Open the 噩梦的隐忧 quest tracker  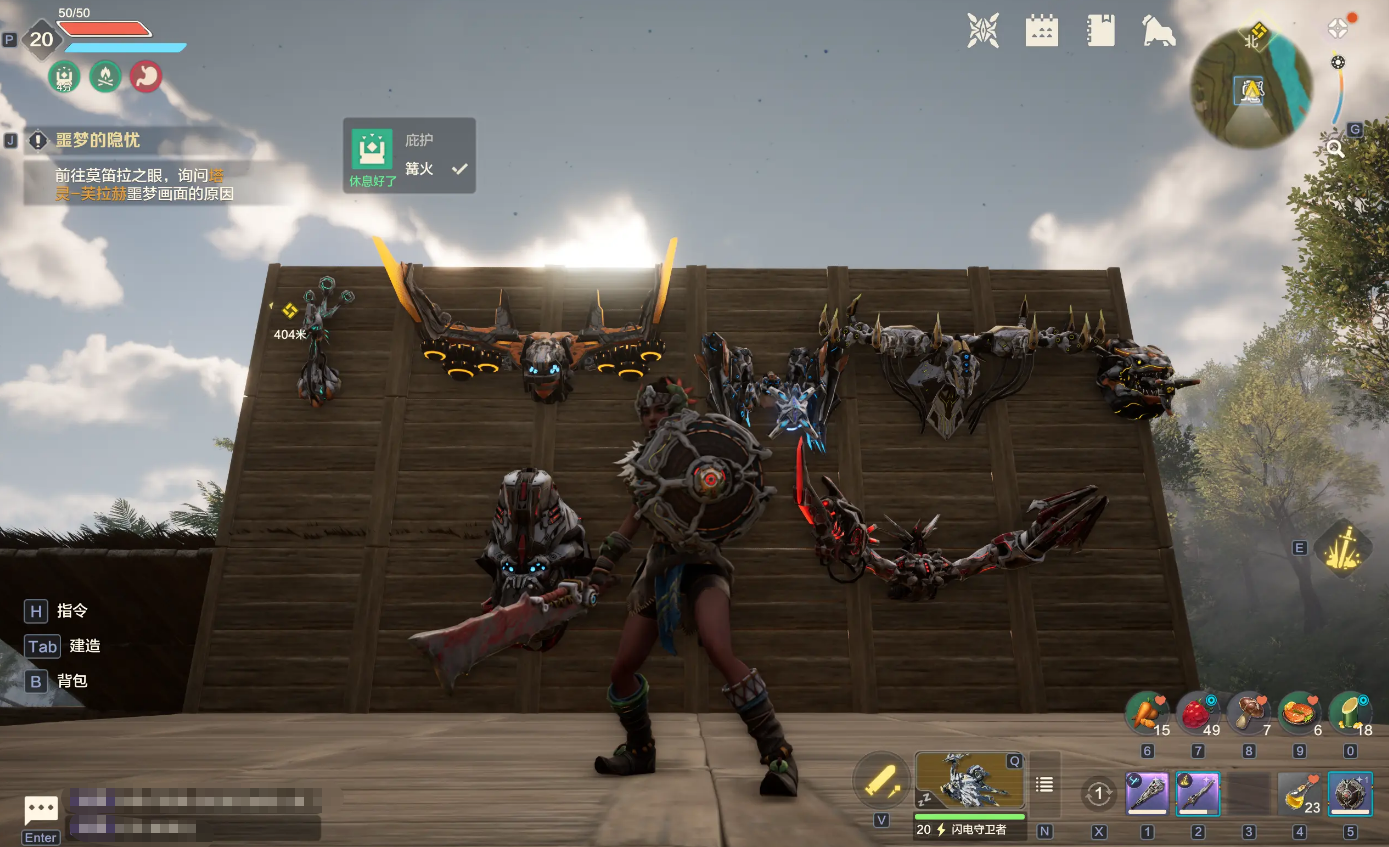(x=98, y=140)
